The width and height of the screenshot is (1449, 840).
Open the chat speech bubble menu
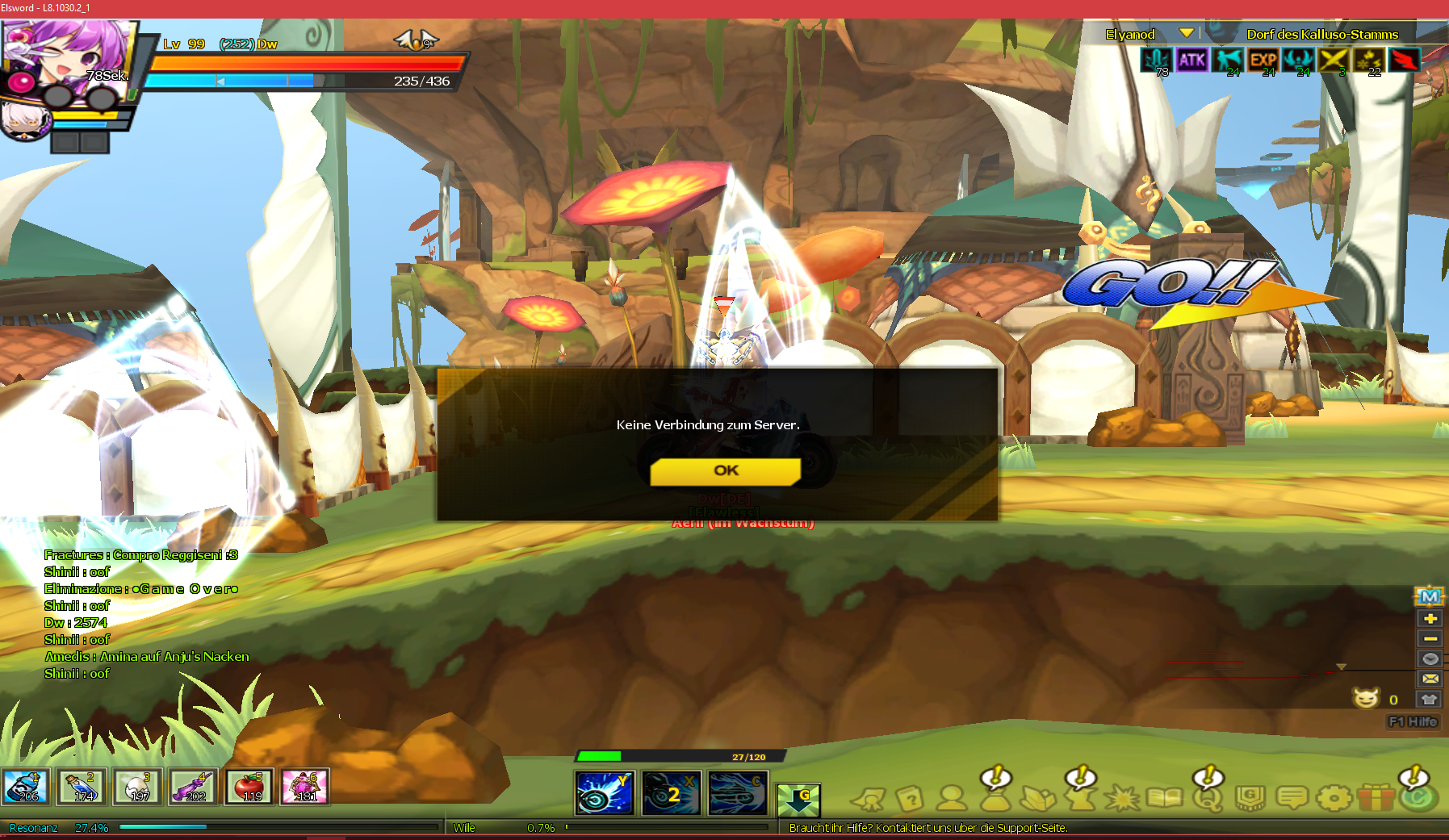(1292, 799)
